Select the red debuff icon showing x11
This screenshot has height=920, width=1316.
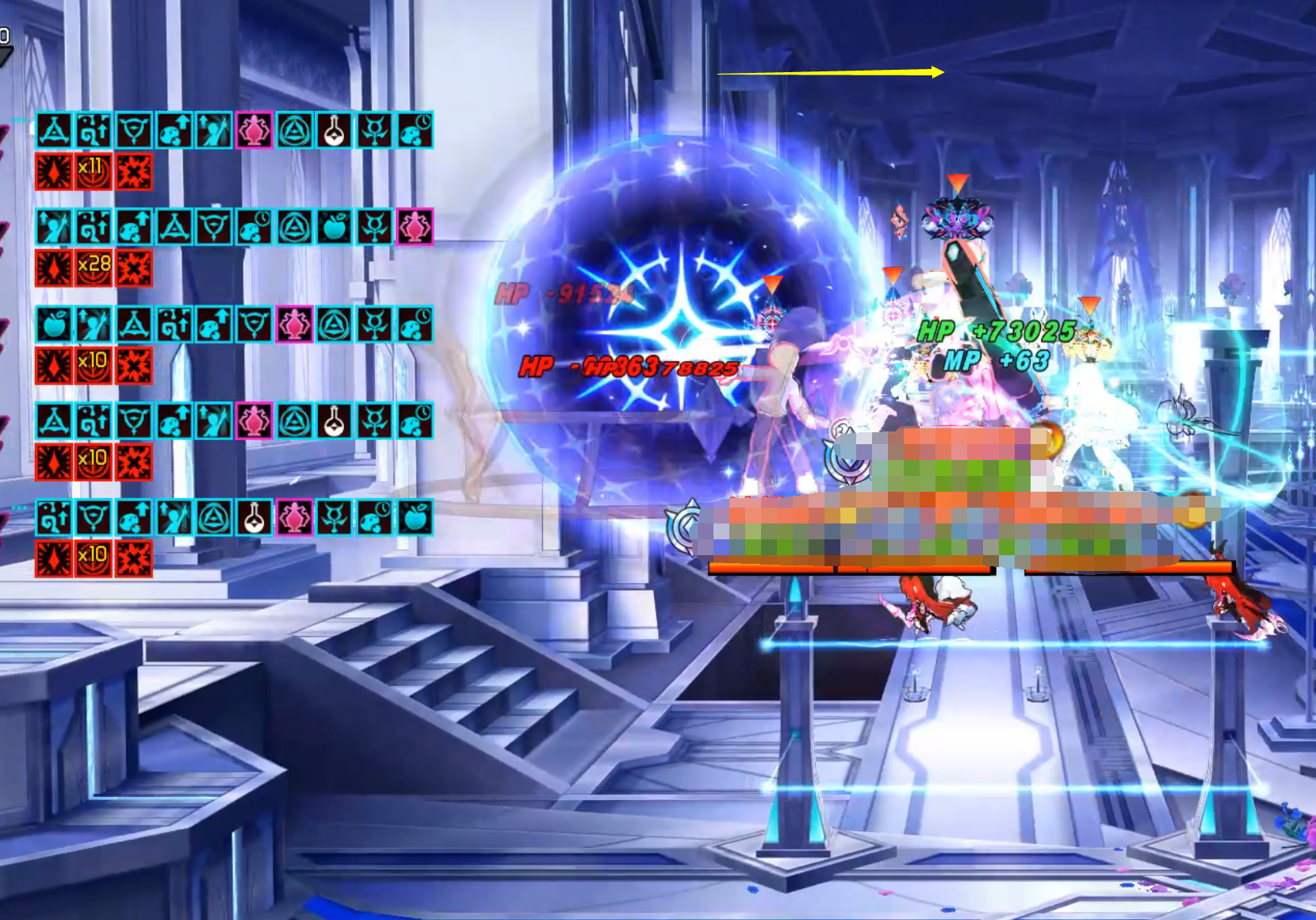point(93,171)
